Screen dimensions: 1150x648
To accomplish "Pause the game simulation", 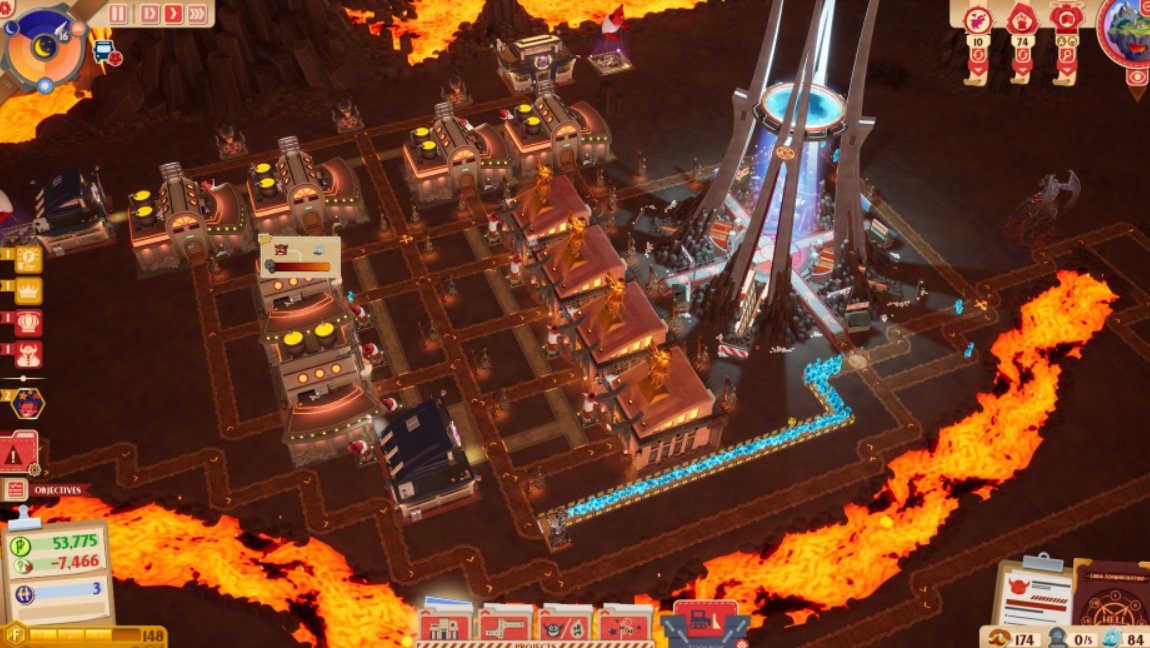I will [119, 14].
